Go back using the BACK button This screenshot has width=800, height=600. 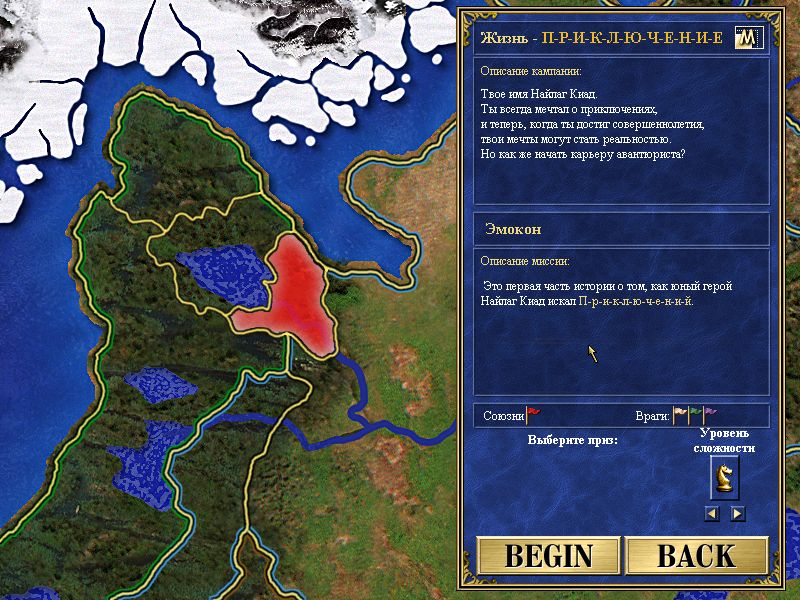pyautogui.click(x=697, y=556)
